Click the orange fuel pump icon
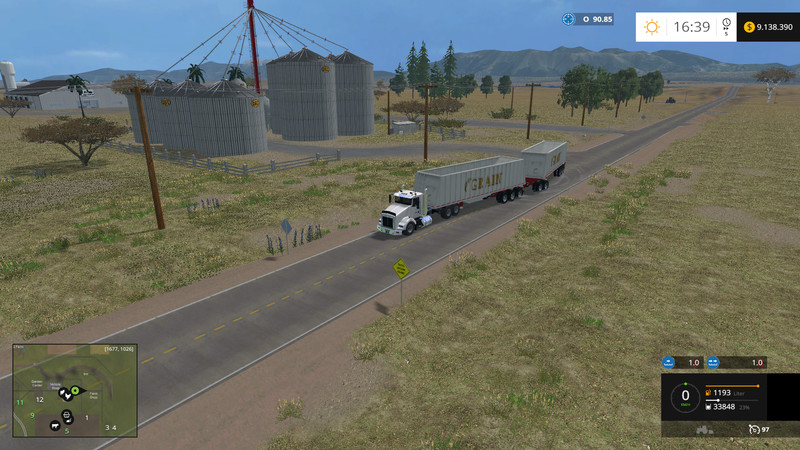 (x=710, y=394)
